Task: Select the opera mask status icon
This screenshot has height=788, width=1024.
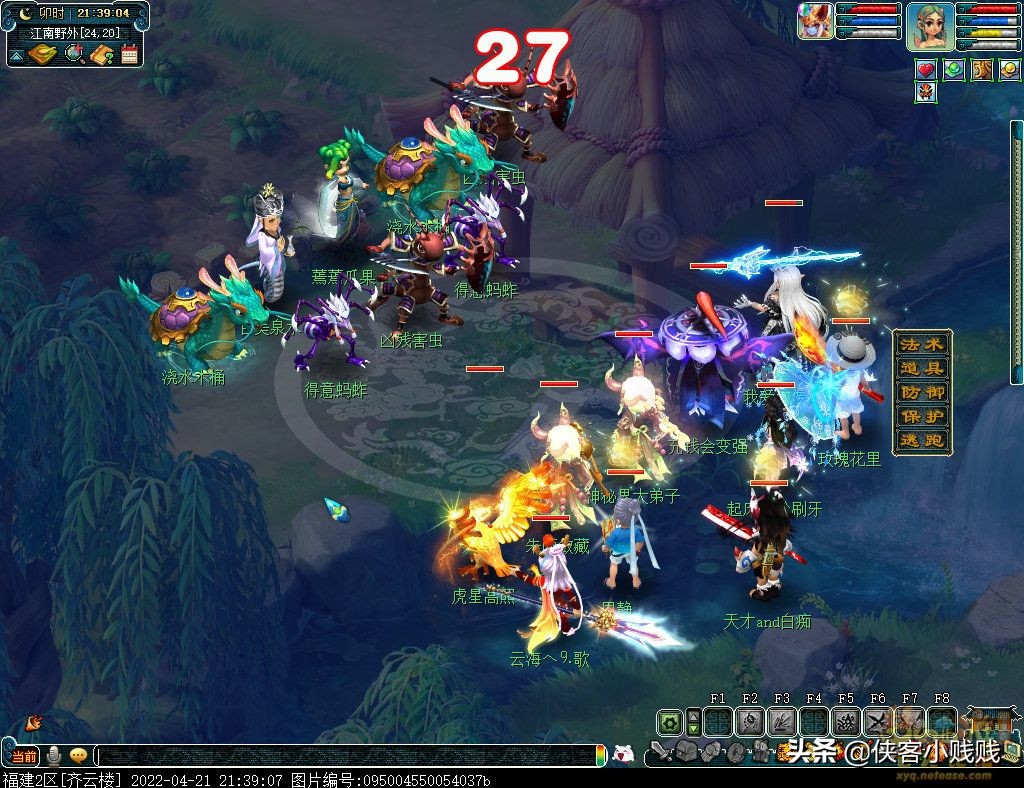Action: (x=926, y=94)
